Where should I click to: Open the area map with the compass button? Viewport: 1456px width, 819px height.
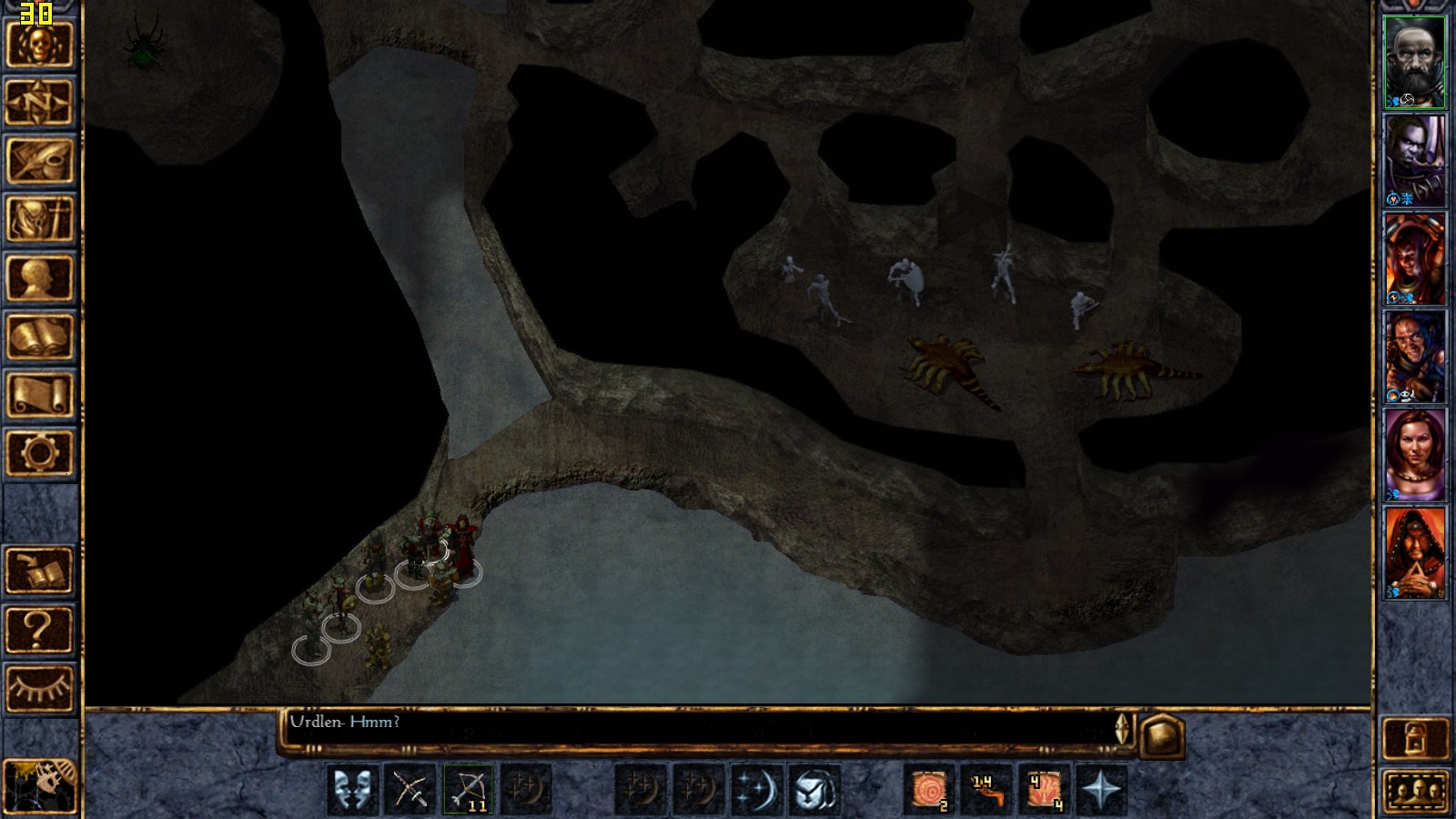[39, 102]
